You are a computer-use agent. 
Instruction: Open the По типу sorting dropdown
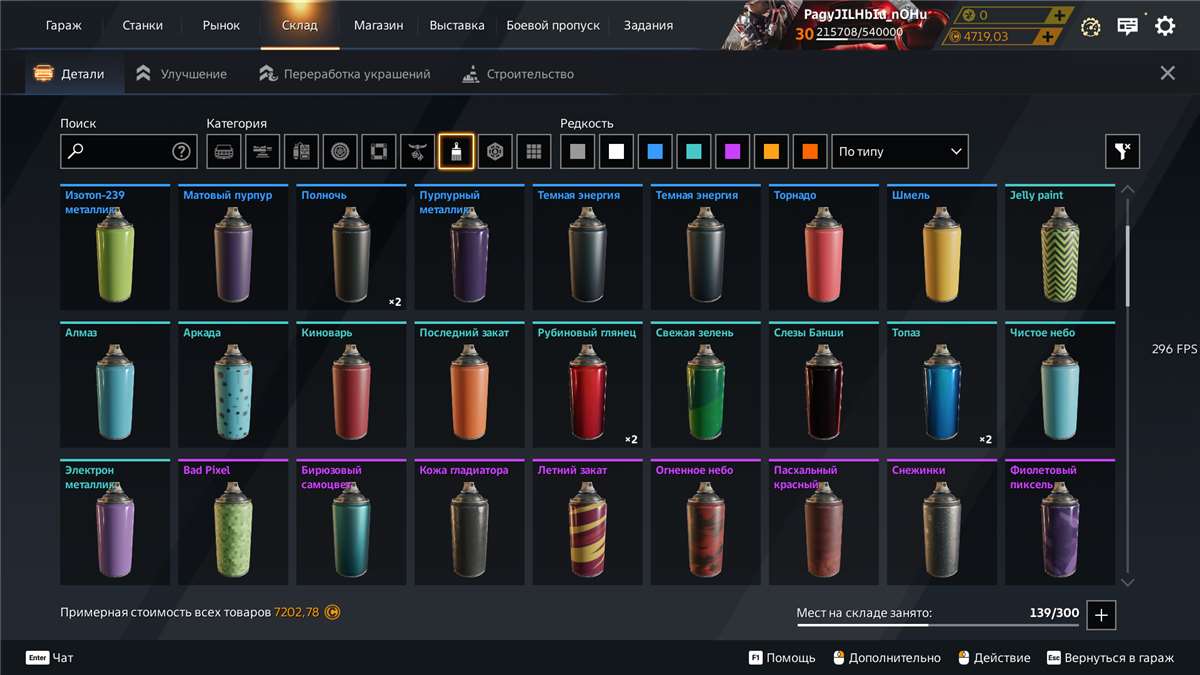click(x=900, y=152)
